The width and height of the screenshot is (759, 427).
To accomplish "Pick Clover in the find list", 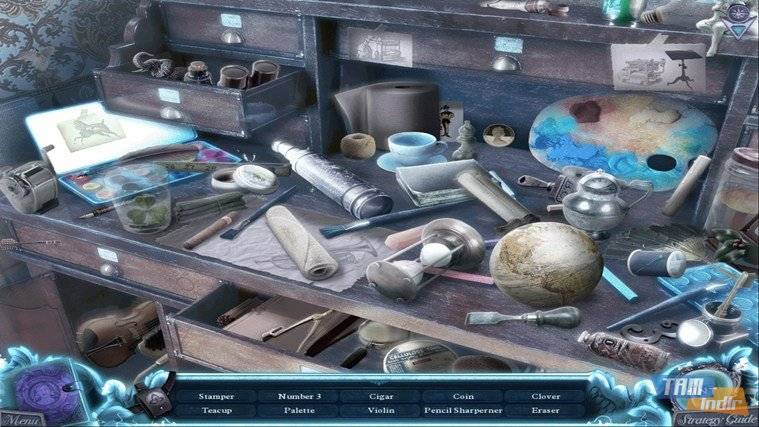I will 544,396.
